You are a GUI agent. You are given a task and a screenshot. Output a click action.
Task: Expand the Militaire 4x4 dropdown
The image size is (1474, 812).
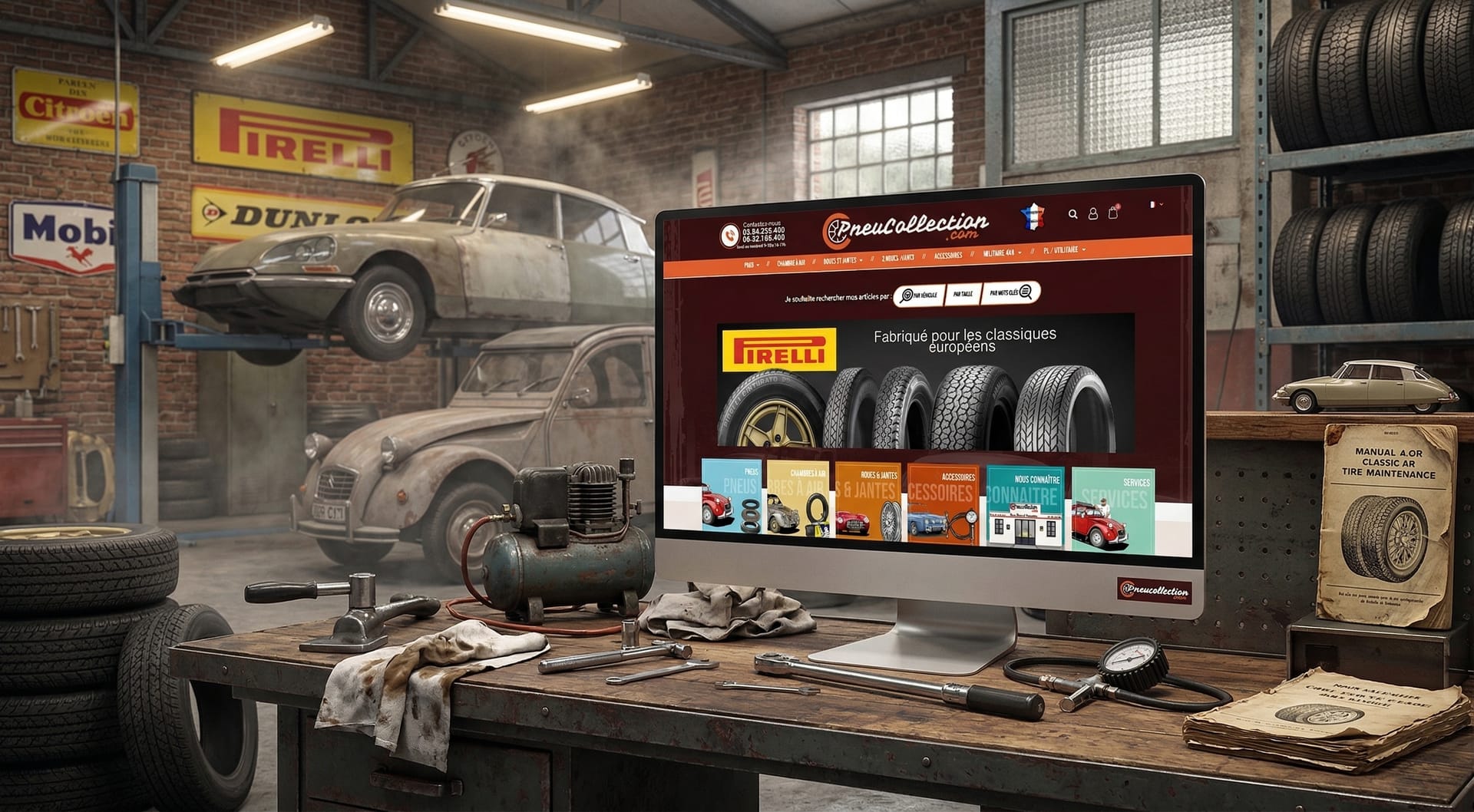point(1000,253)
